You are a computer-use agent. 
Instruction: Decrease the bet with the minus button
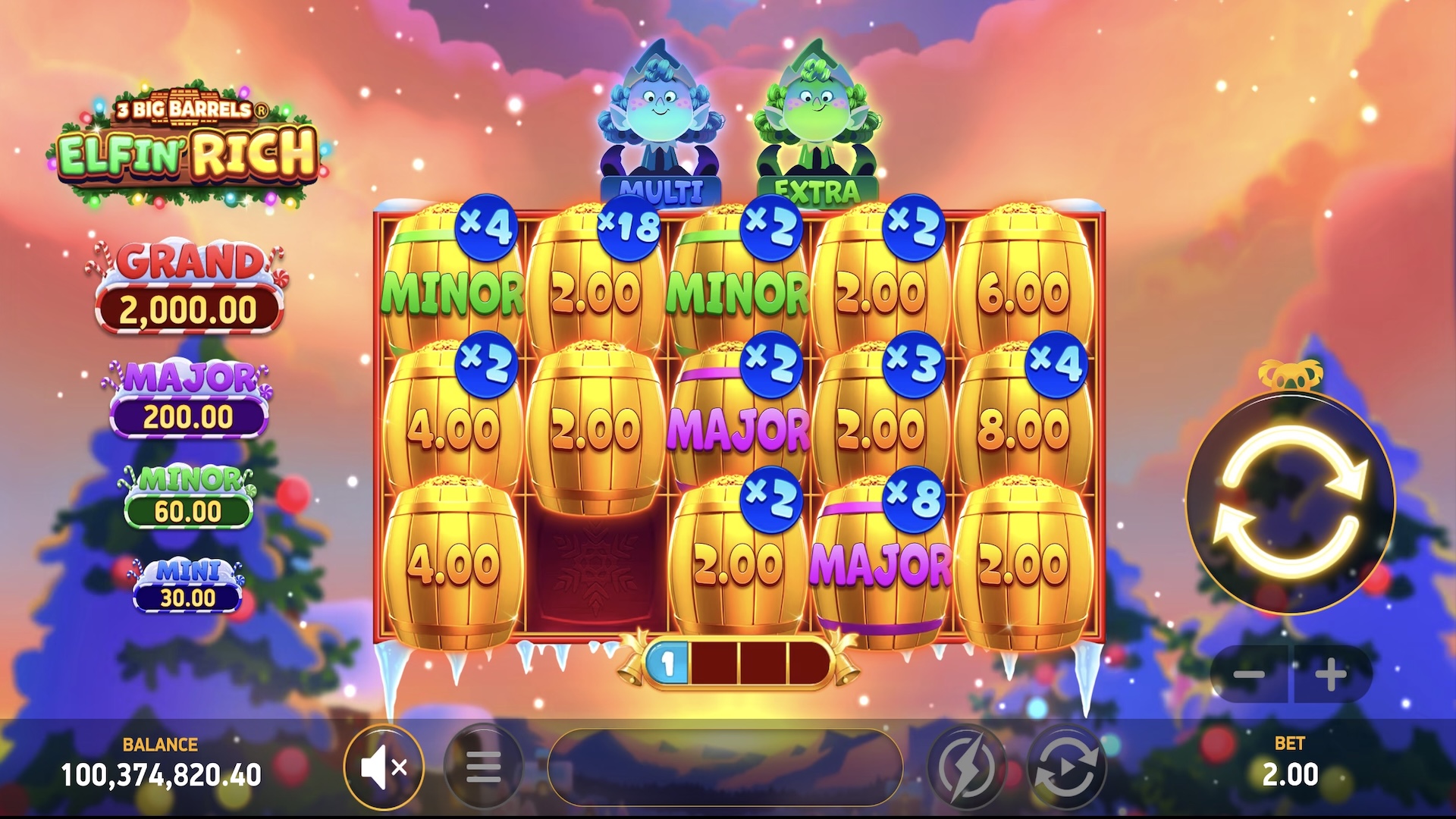(1248, 674)
